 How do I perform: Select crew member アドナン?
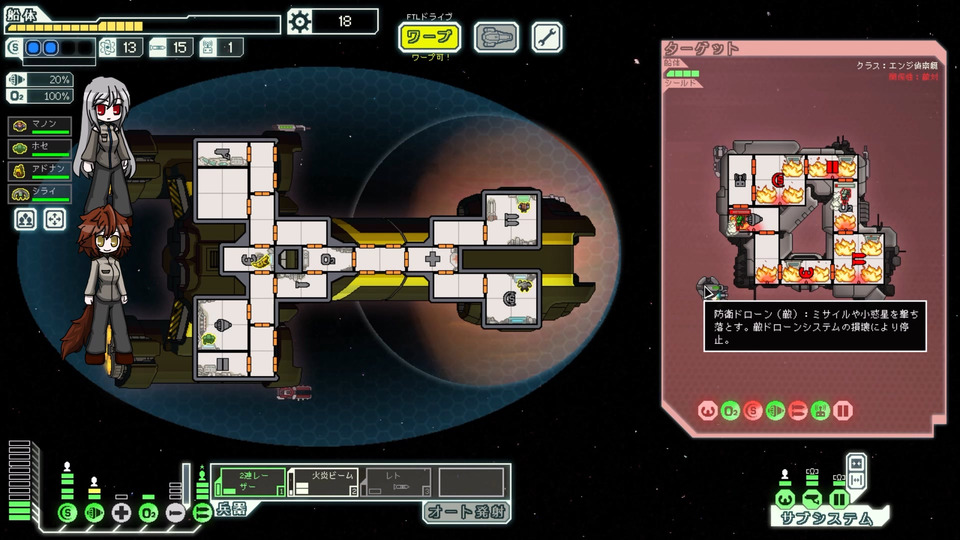point(41,169)
